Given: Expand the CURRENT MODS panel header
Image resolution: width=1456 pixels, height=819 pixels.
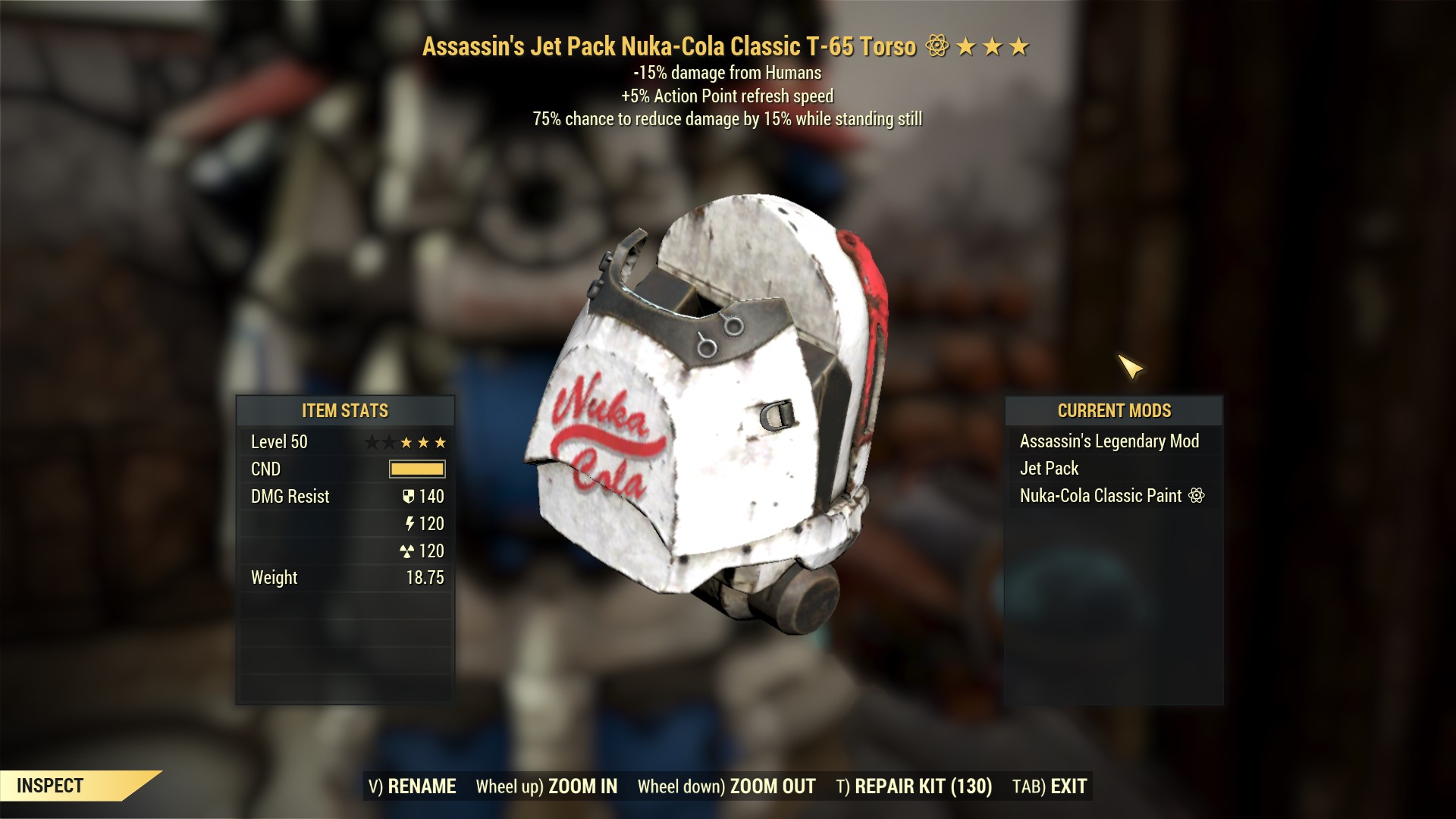Looking at the screenshot, I should [x=1115, y=412].
